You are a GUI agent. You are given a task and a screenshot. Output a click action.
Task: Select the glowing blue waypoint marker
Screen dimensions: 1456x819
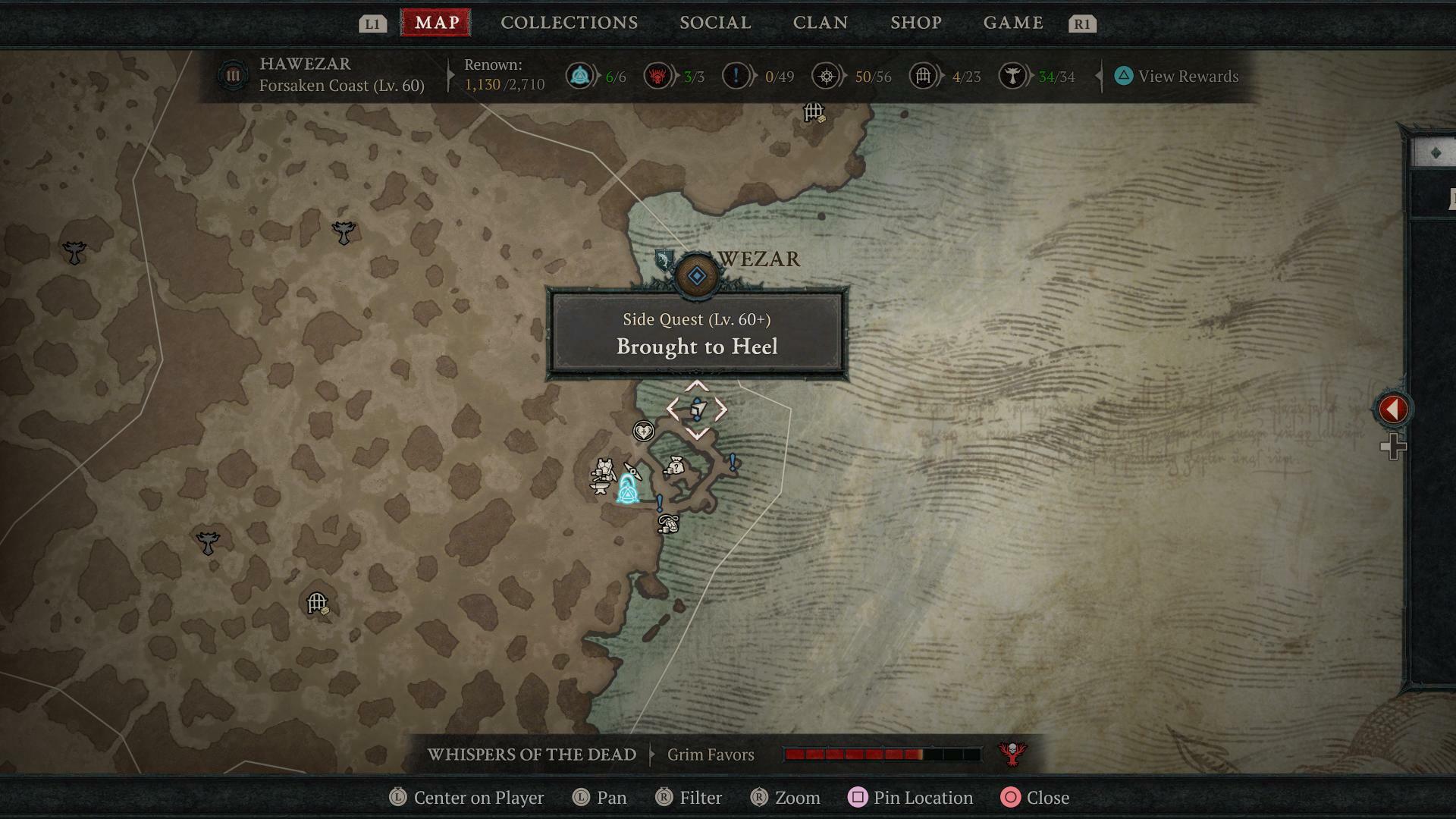pos(627,489)
